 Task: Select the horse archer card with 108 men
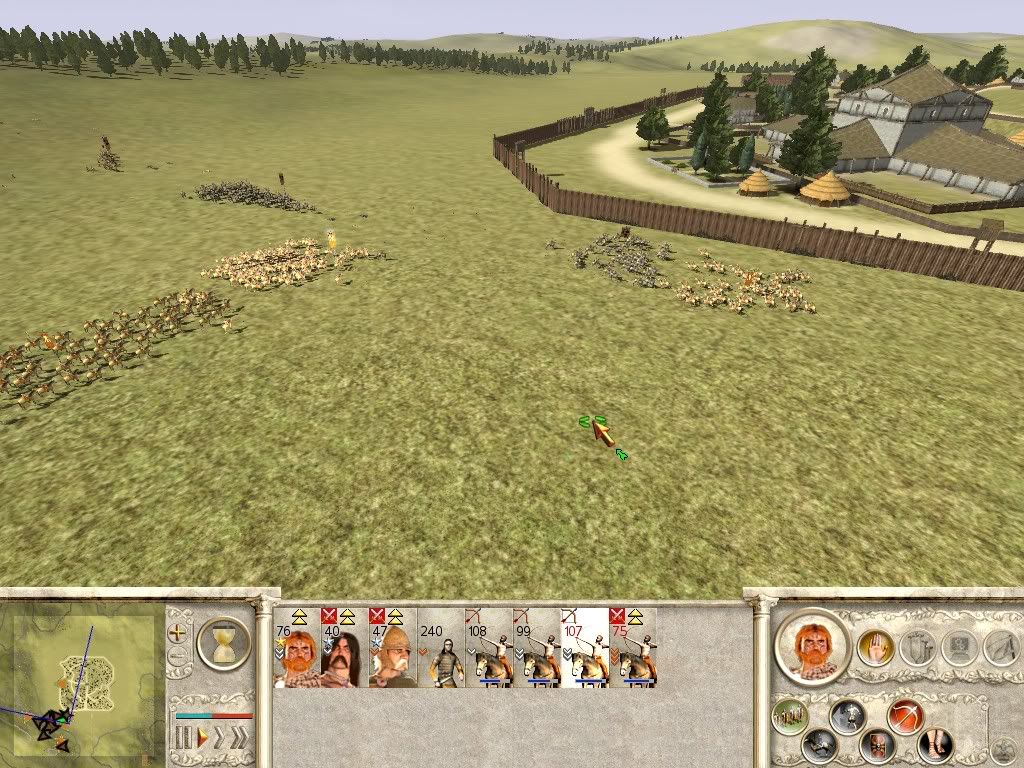pos(489,648)
